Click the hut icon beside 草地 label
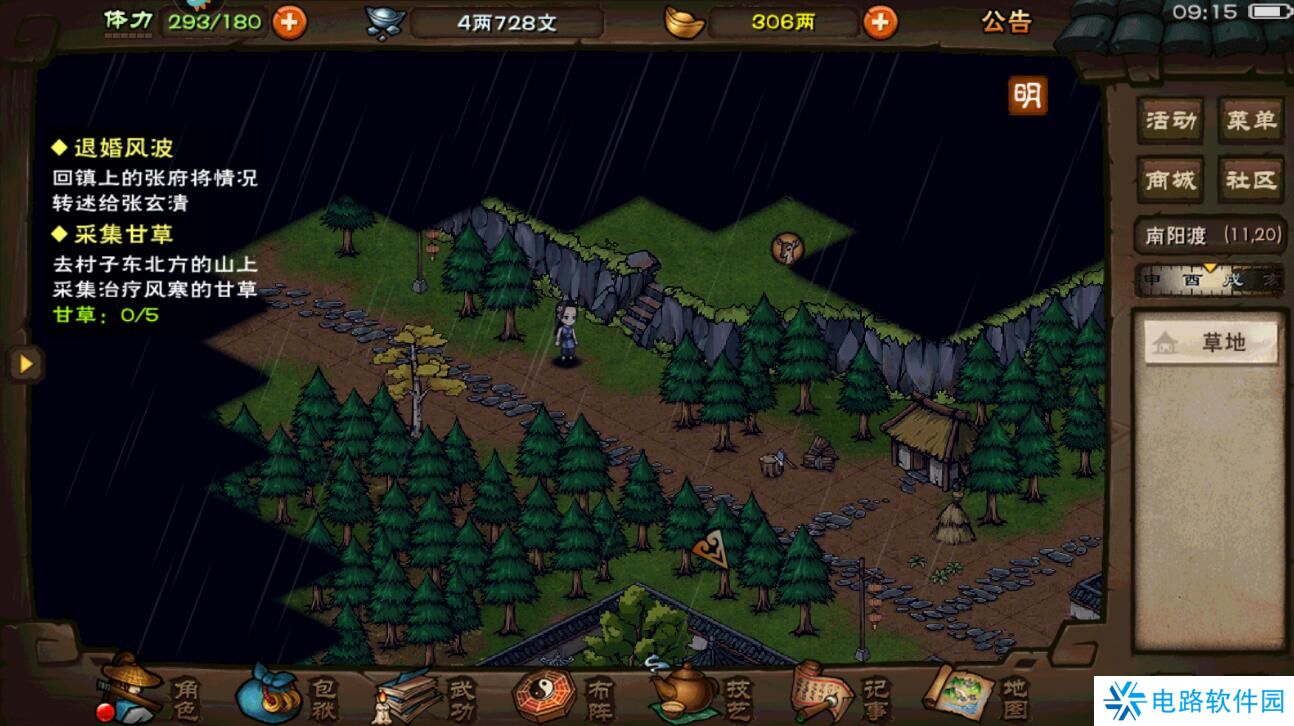The image size is (1294, 726). tap(1163, 341)
